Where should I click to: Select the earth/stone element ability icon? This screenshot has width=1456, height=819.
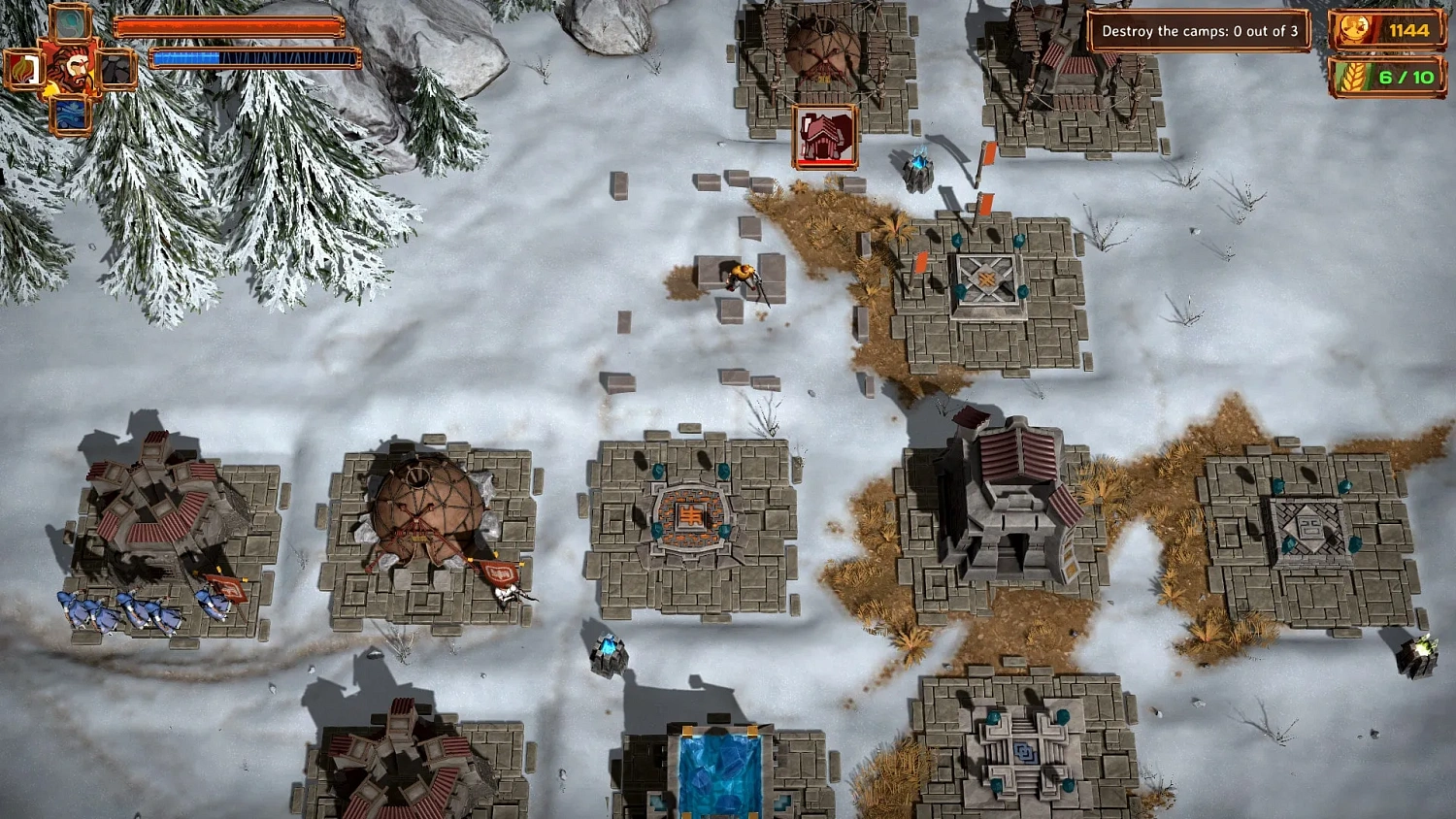115,68
